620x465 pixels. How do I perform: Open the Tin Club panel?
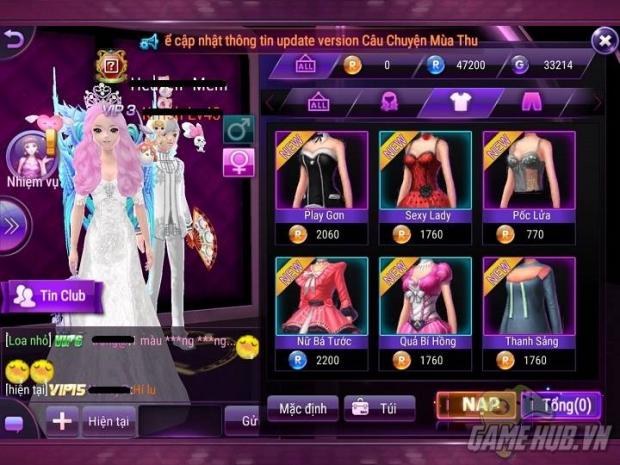point(55,295)
